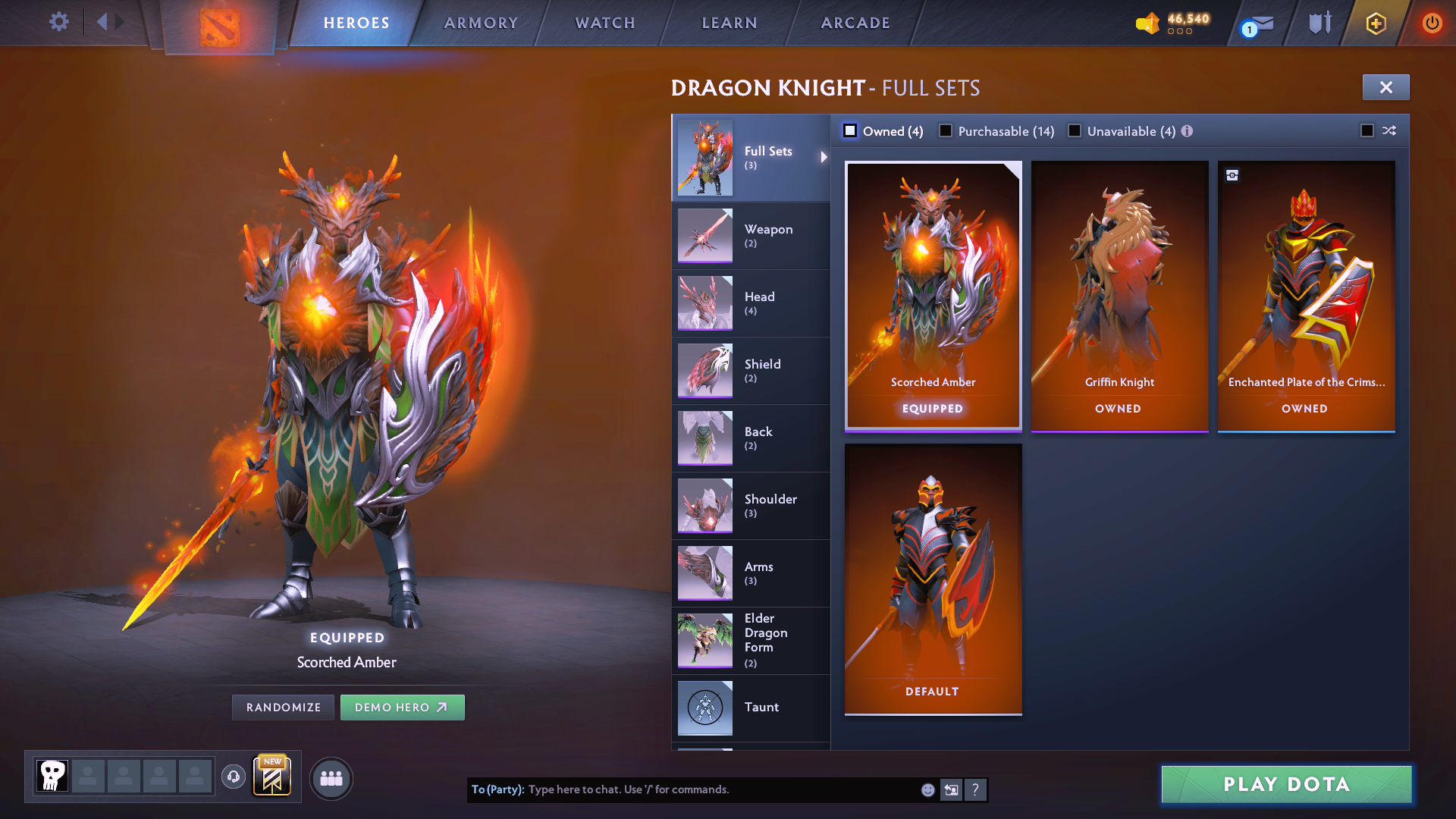This screenshot has height=819, width=1456.
Task: Open the friends list group icon
Action: click(331, 778)
